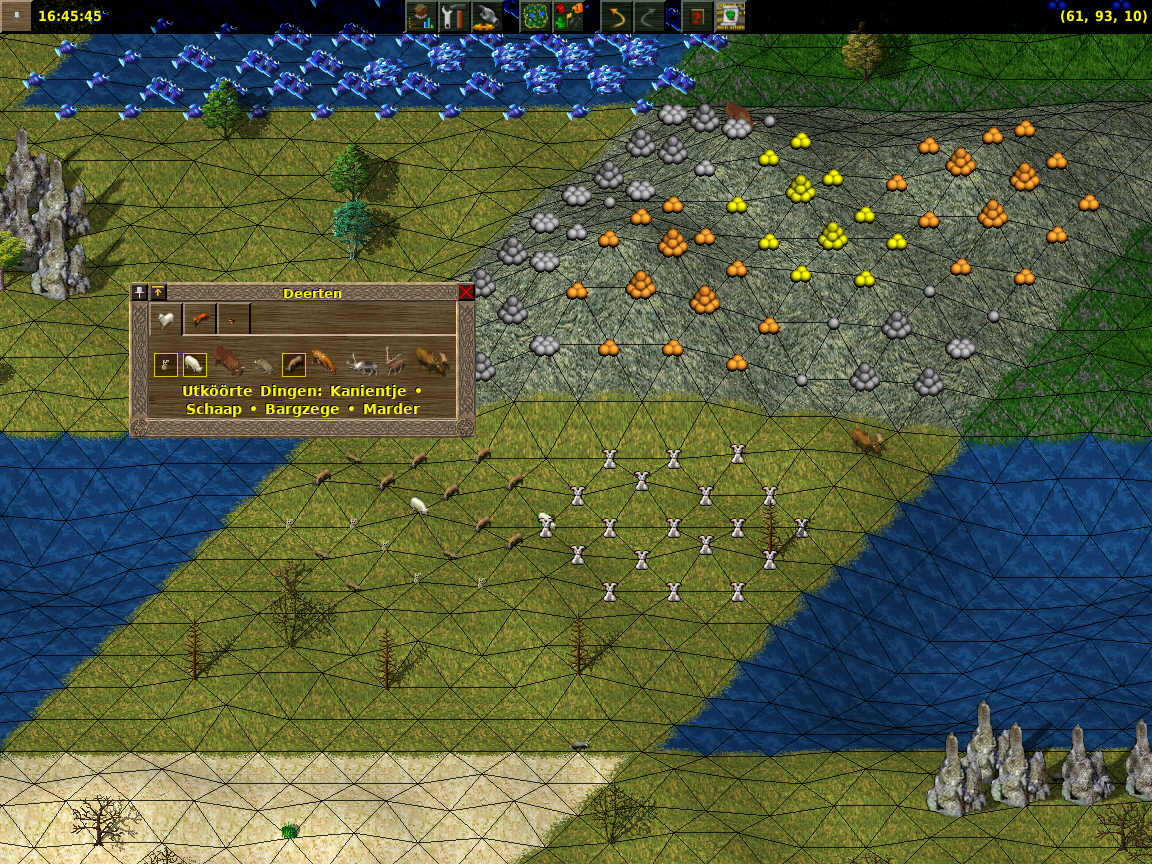Choose the grey badger animal
The image size is (1152, 864).
tap(262, 365)
